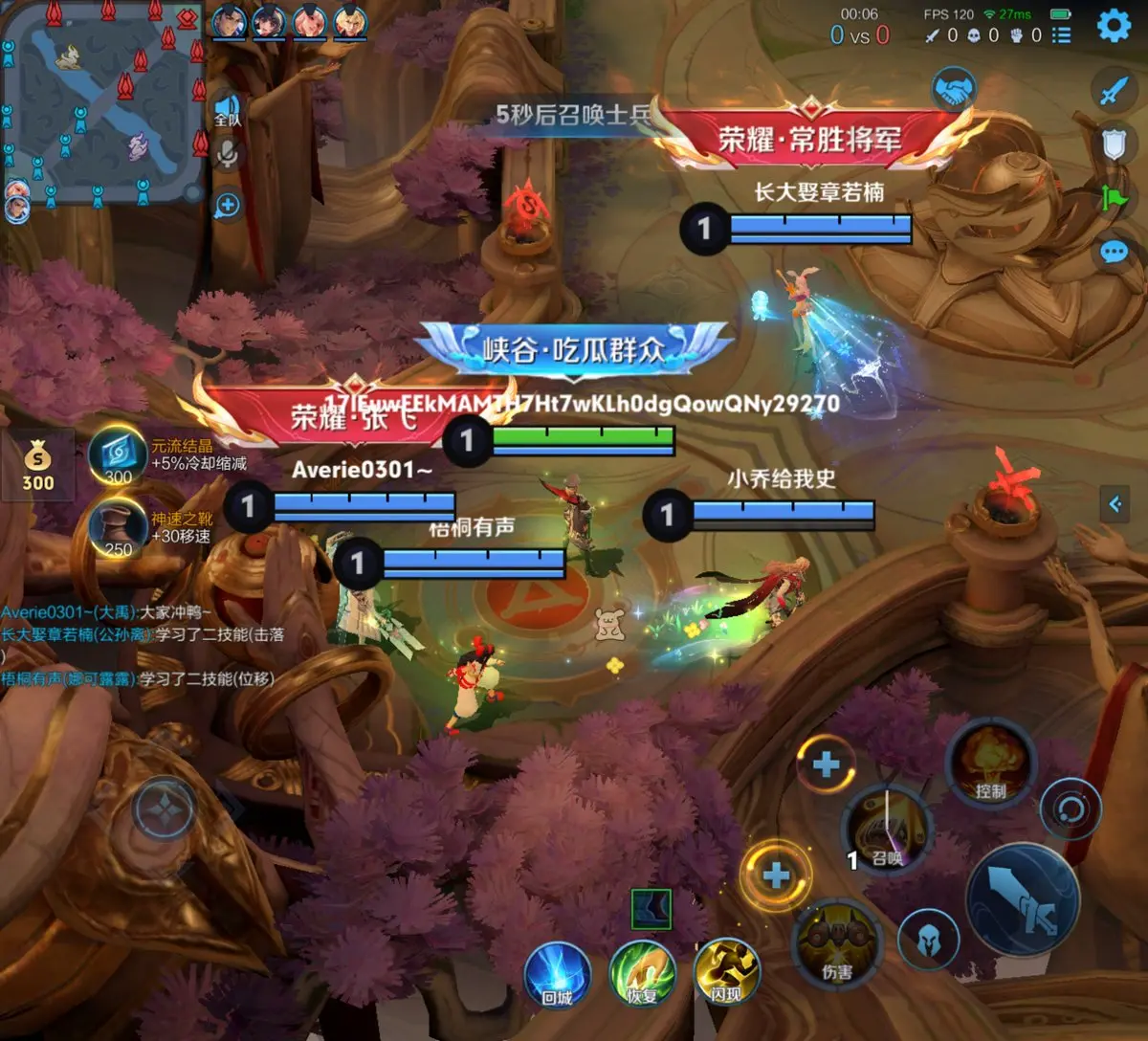Buy the recommended 元流结晶 item
This screenshot has width=1148, height=1041.
click(119, 455)
